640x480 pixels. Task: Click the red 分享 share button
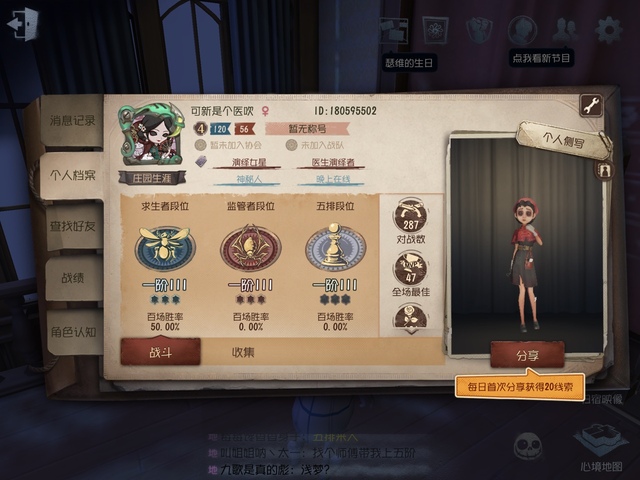point(527,354)
